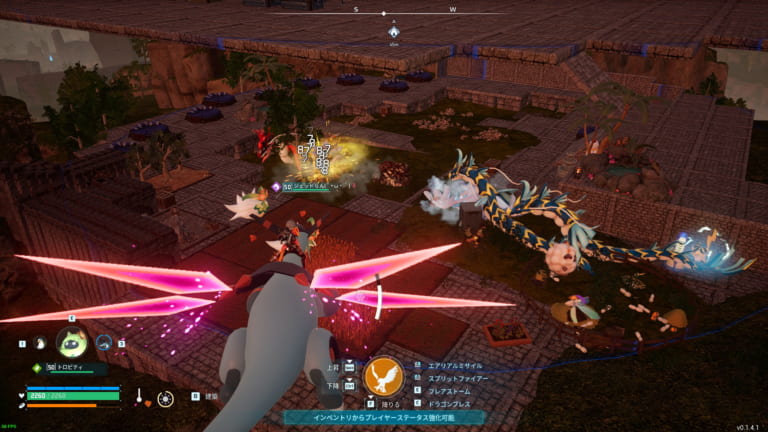The height and width of the screenshot is (432, 768).
Task: Click the orange flying mount emblem
Action: tap(383, 377)
